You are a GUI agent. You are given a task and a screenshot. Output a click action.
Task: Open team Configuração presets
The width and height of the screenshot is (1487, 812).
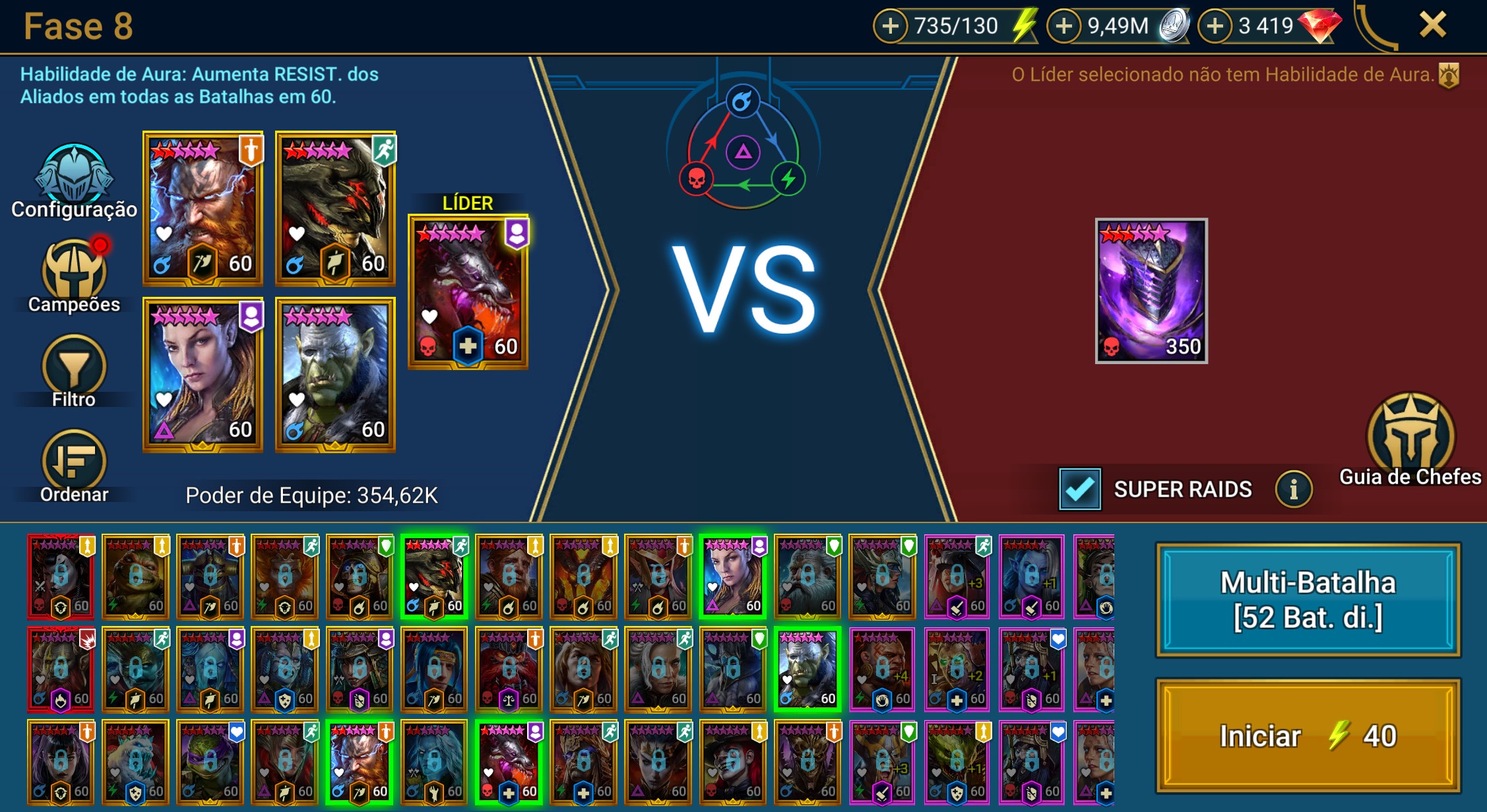pyautogui.click(x=74, y=178)
